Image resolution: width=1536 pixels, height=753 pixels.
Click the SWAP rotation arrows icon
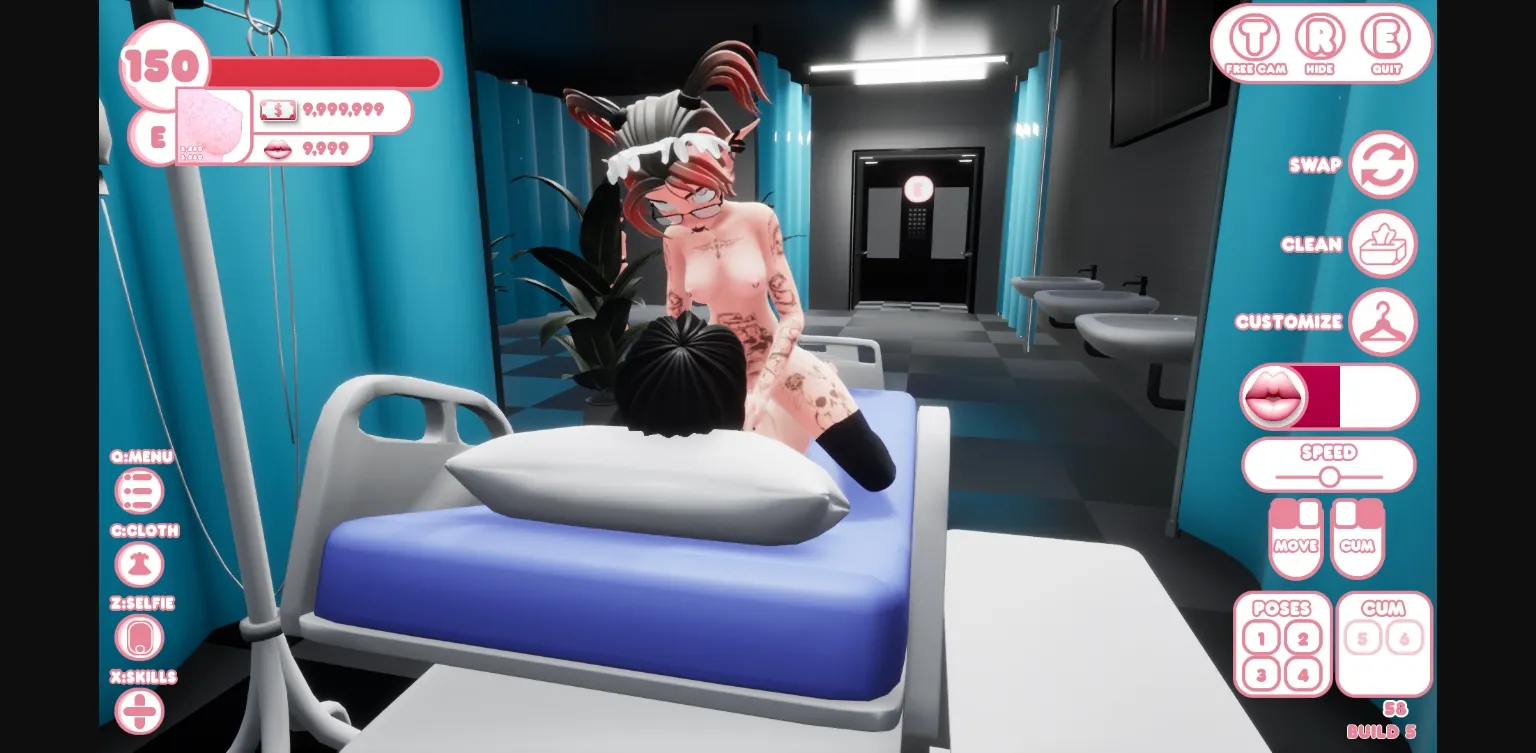pos(1384,164)
